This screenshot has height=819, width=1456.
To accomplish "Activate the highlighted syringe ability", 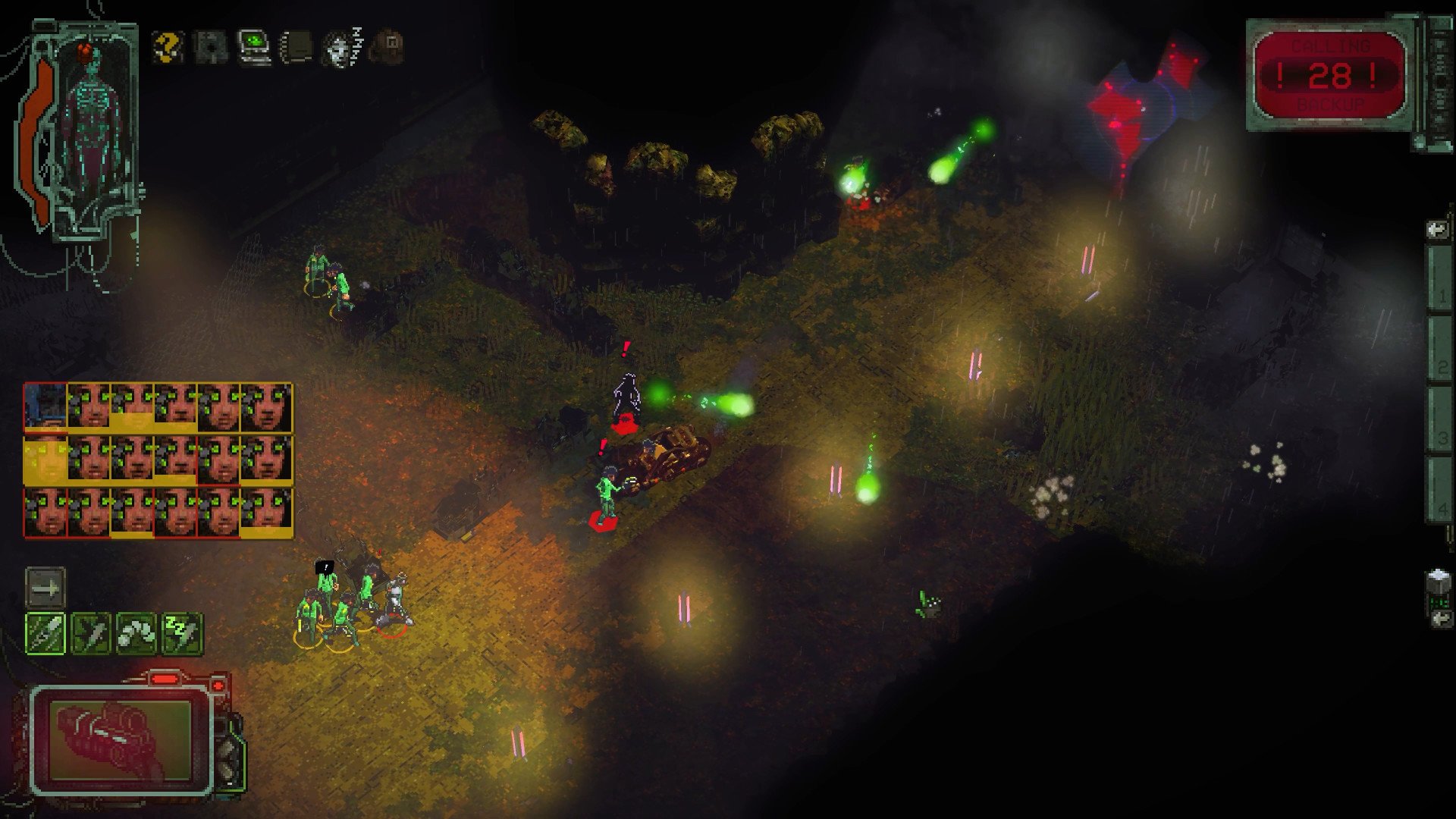I will 46,633.
